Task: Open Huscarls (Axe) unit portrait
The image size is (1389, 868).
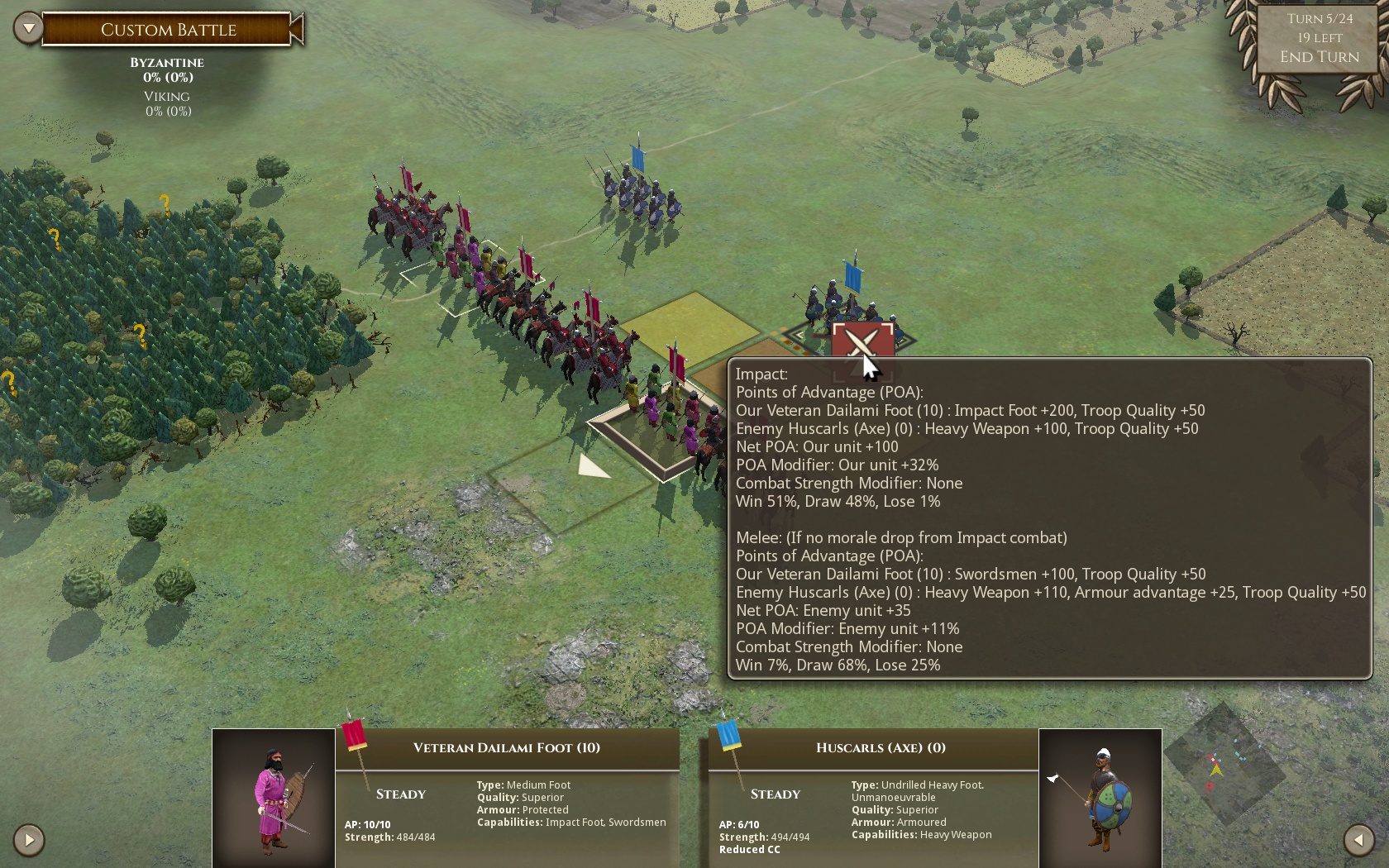Action: tap(1100, 798)
